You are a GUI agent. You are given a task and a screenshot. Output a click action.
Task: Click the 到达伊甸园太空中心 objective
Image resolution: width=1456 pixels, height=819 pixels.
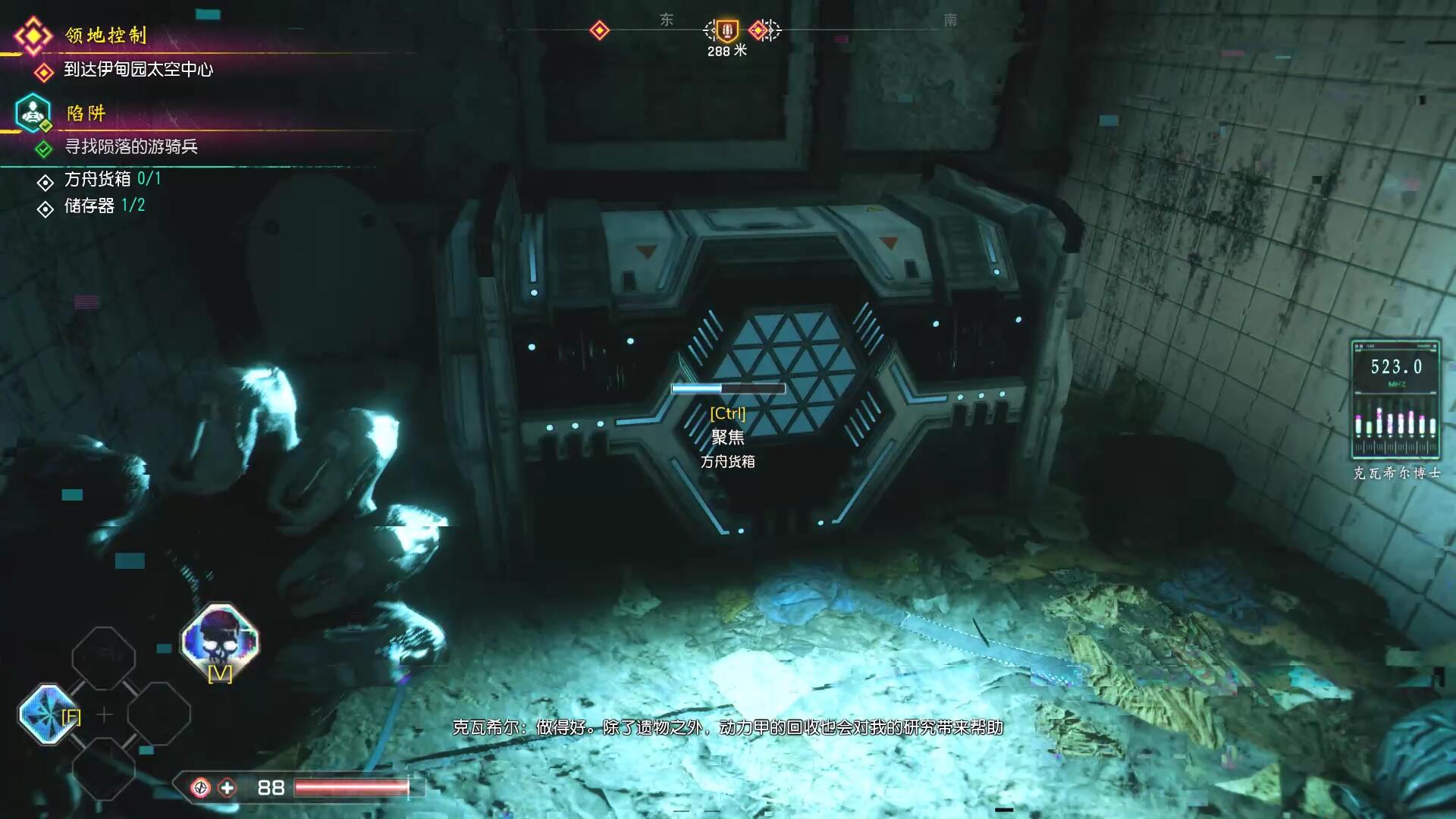138,70
